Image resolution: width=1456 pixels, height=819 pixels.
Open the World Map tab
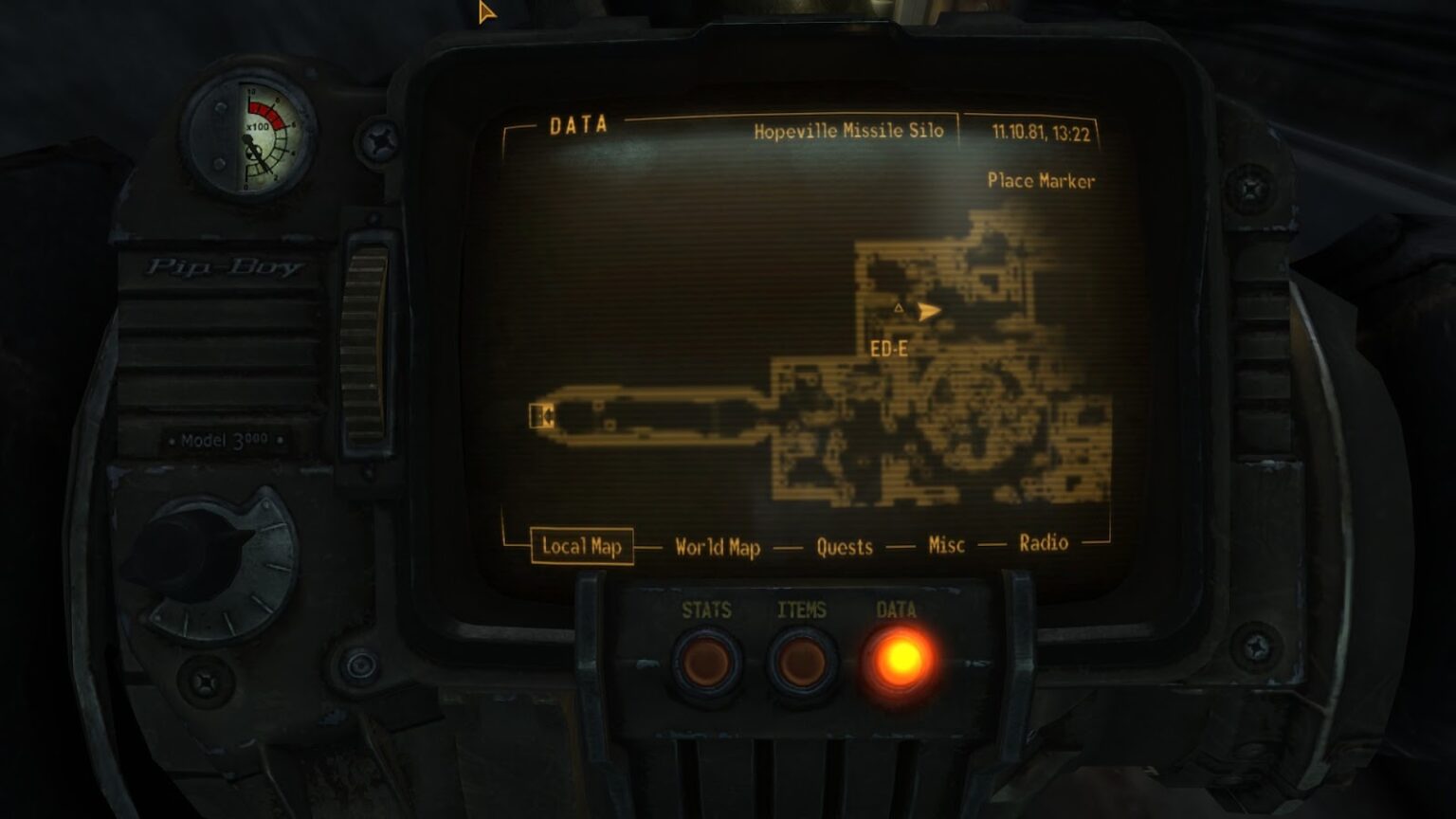coord(718,547)
